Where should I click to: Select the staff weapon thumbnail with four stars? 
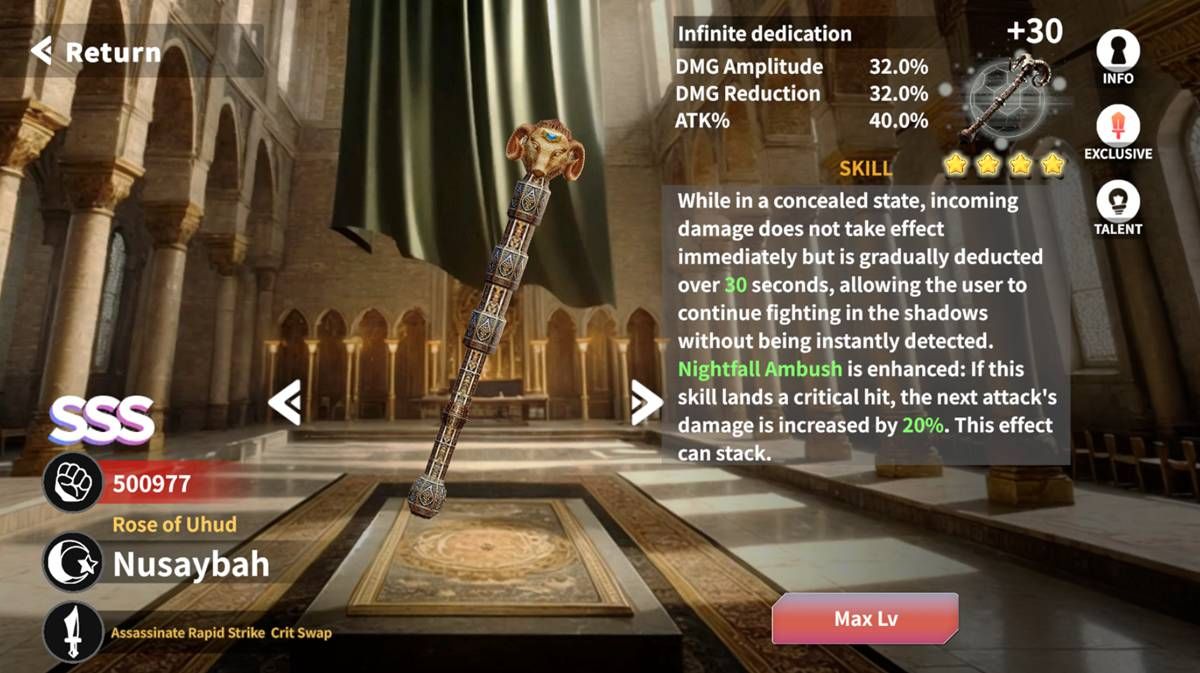click(x=1005, y=101)
